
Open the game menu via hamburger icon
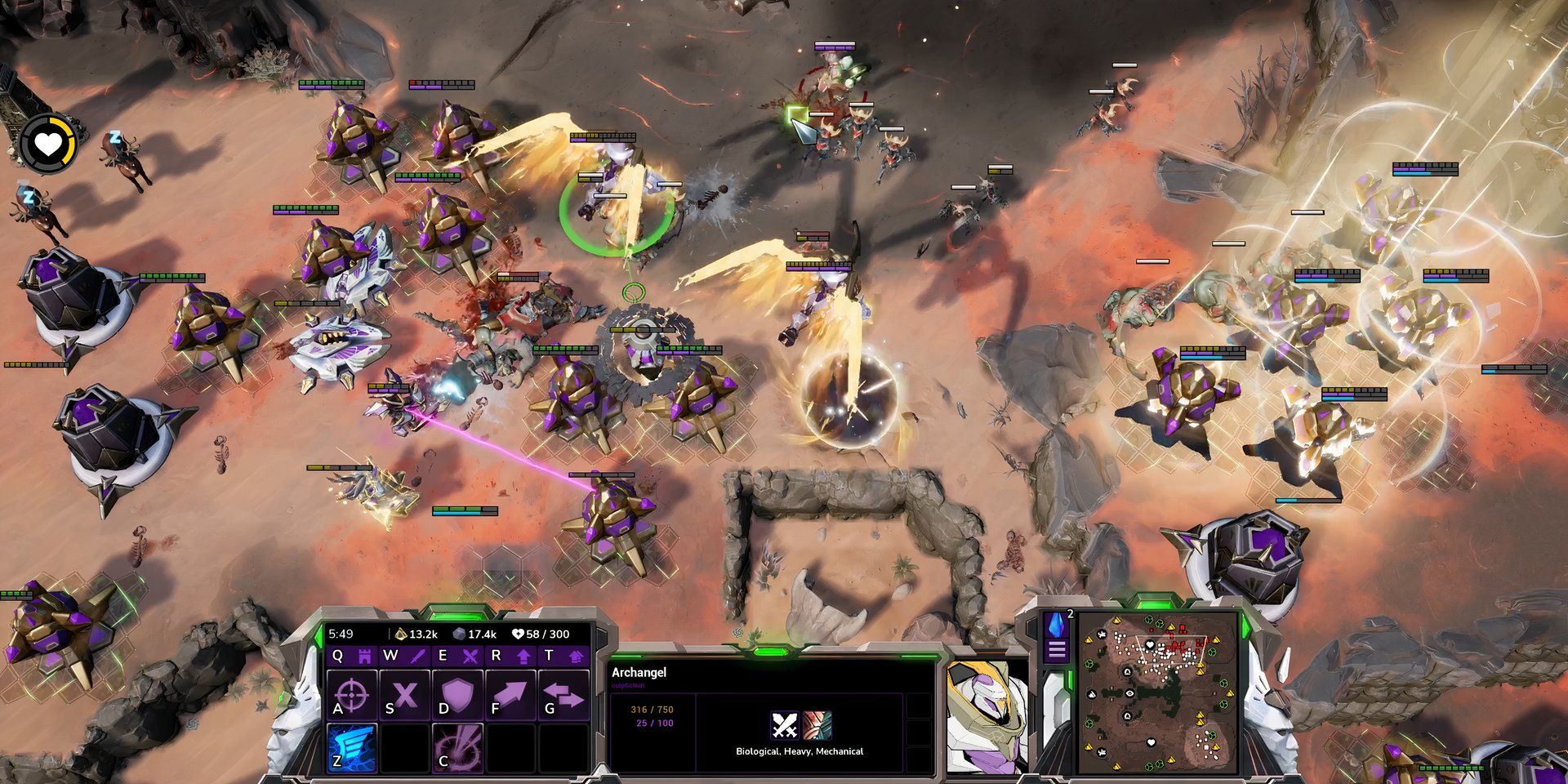(x=1057, y=648)
